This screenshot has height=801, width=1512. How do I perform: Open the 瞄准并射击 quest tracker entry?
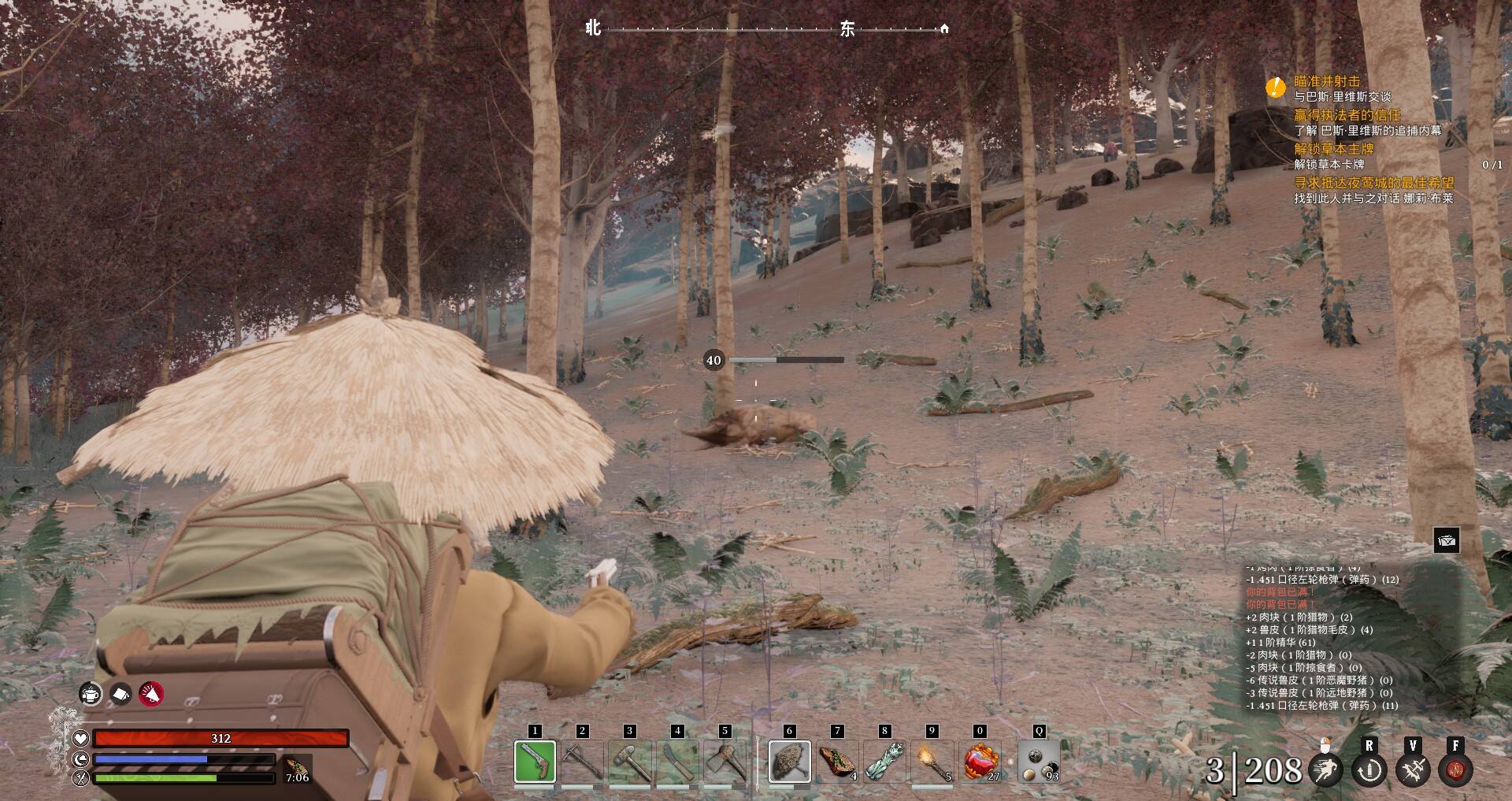[x=1327, y=81]
